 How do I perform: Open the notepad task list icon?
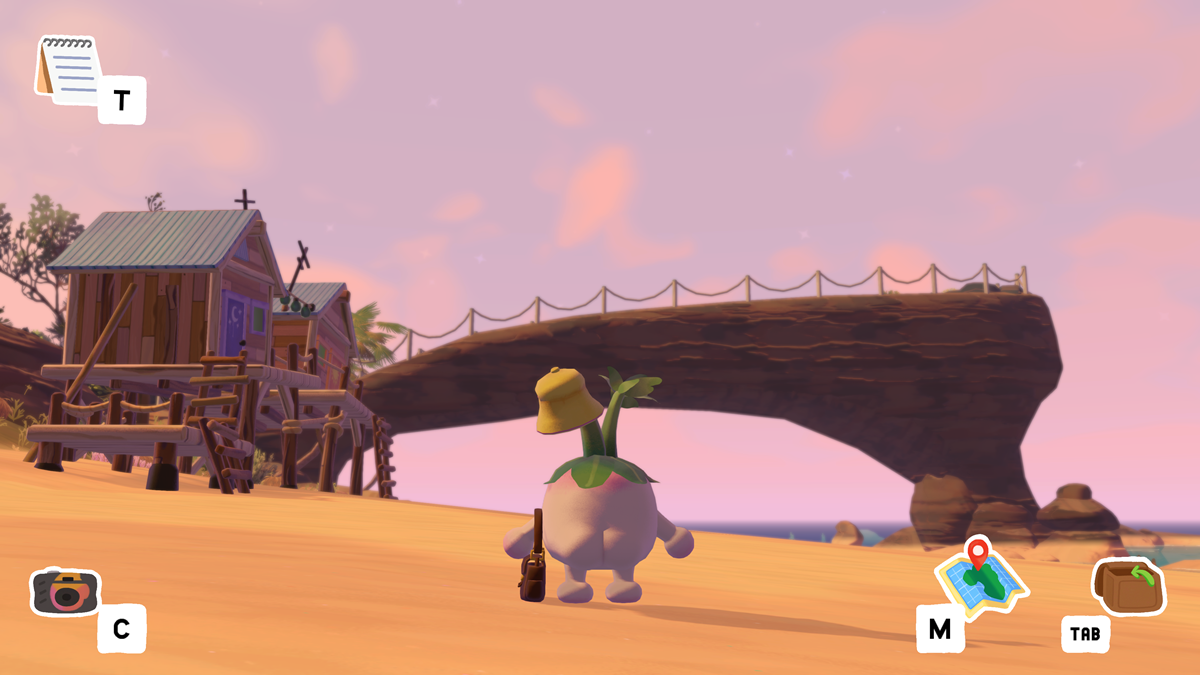69,68
